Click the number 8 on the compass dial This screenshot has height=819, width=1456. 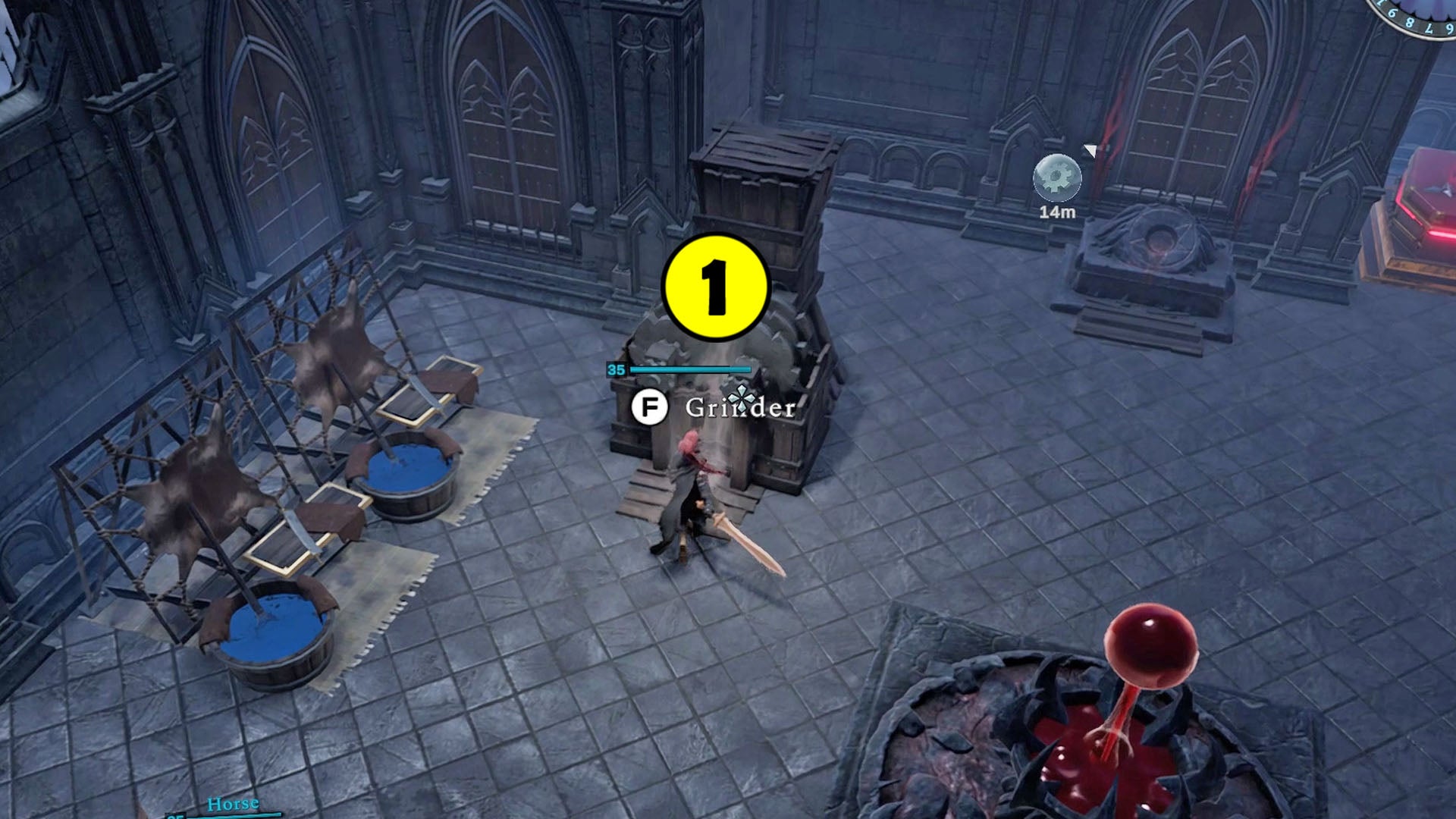point(1411,23)
